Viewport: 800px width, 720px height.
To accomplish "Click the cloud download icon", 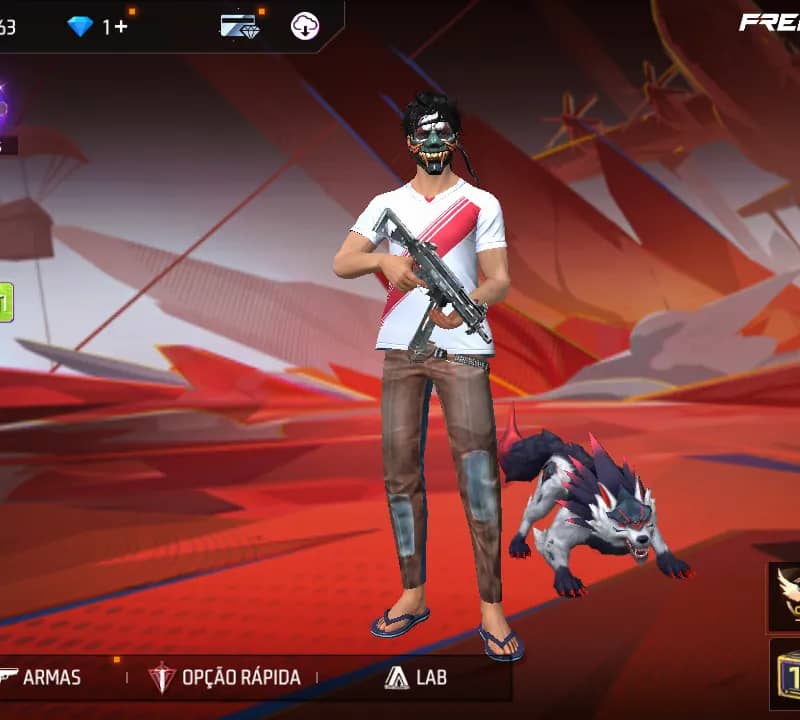I will tap(305, 26).
